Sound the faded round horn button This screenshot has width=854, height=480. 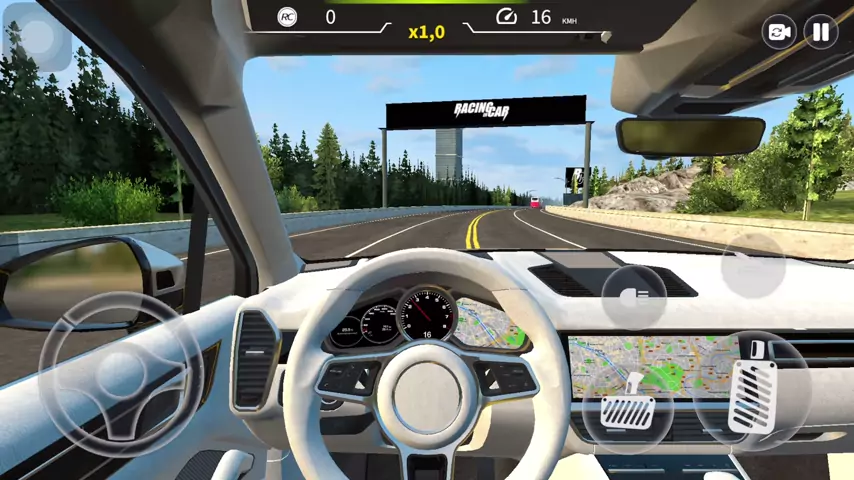coord(754,265)
